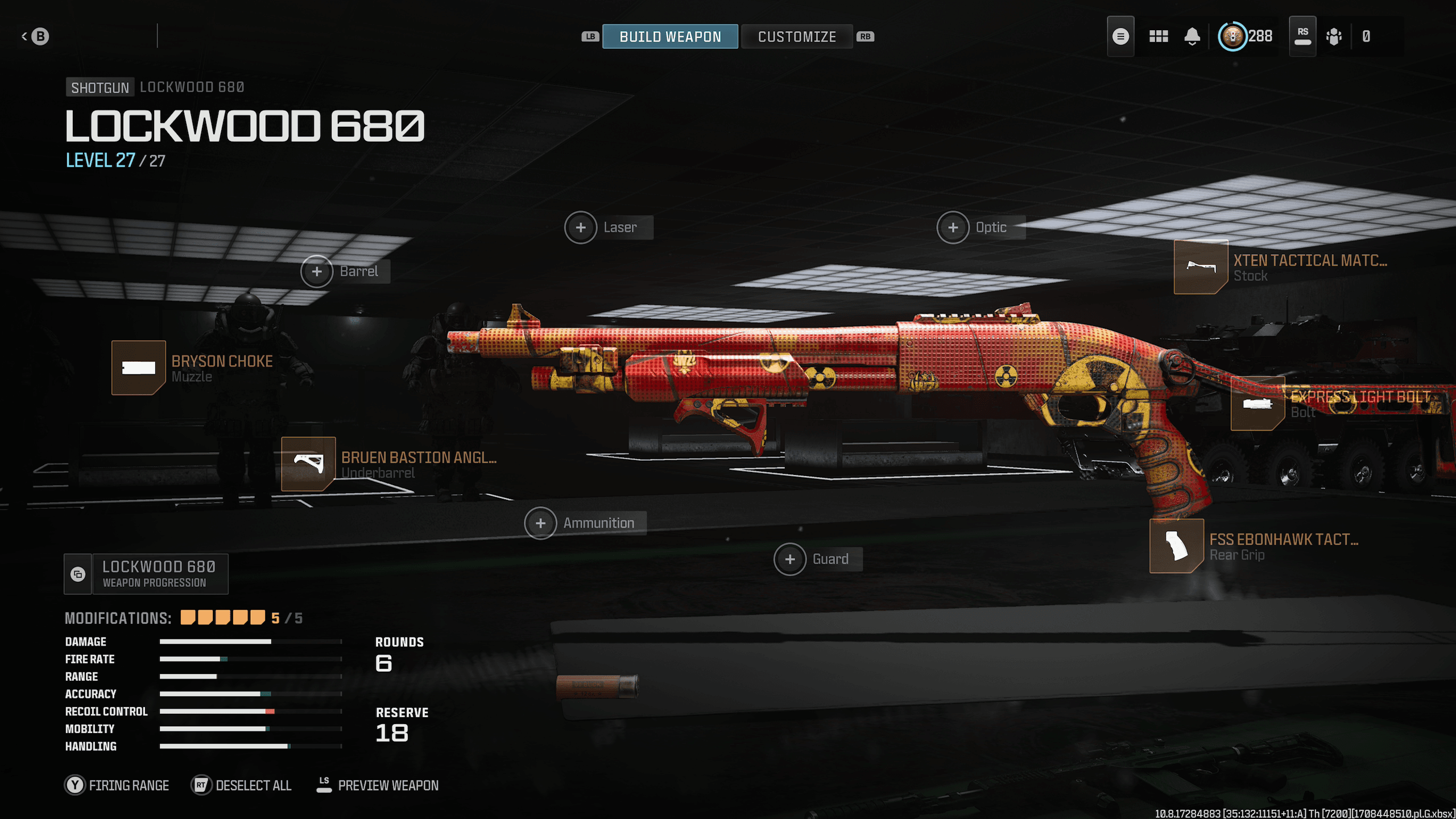Viewport: 1456px width, 819px height.
Task: Select the Build Weapon tab
Action: [670, 37]
